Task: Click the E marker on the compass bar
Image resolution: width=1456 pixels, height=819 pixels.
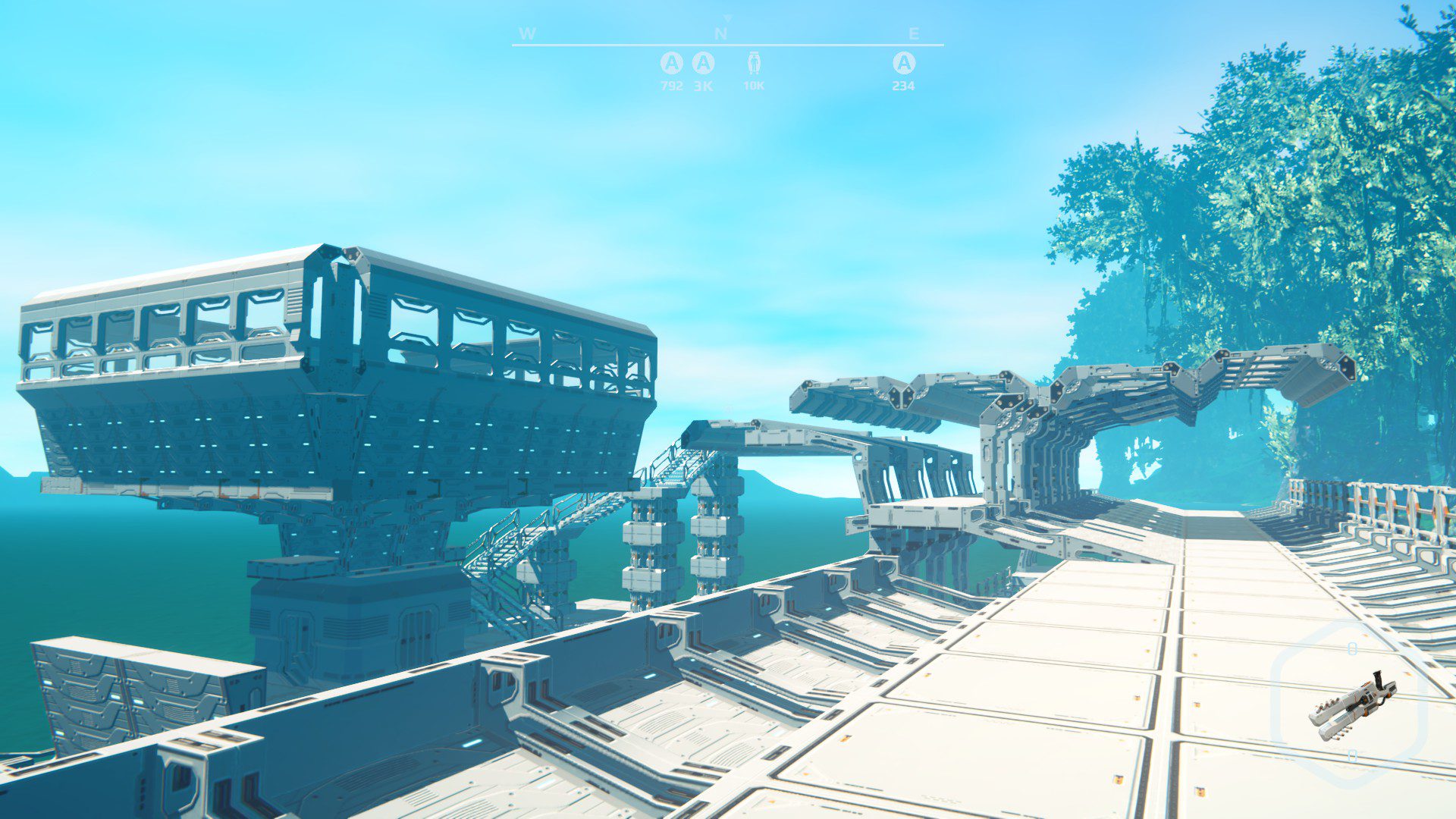Action: [913, 33]
